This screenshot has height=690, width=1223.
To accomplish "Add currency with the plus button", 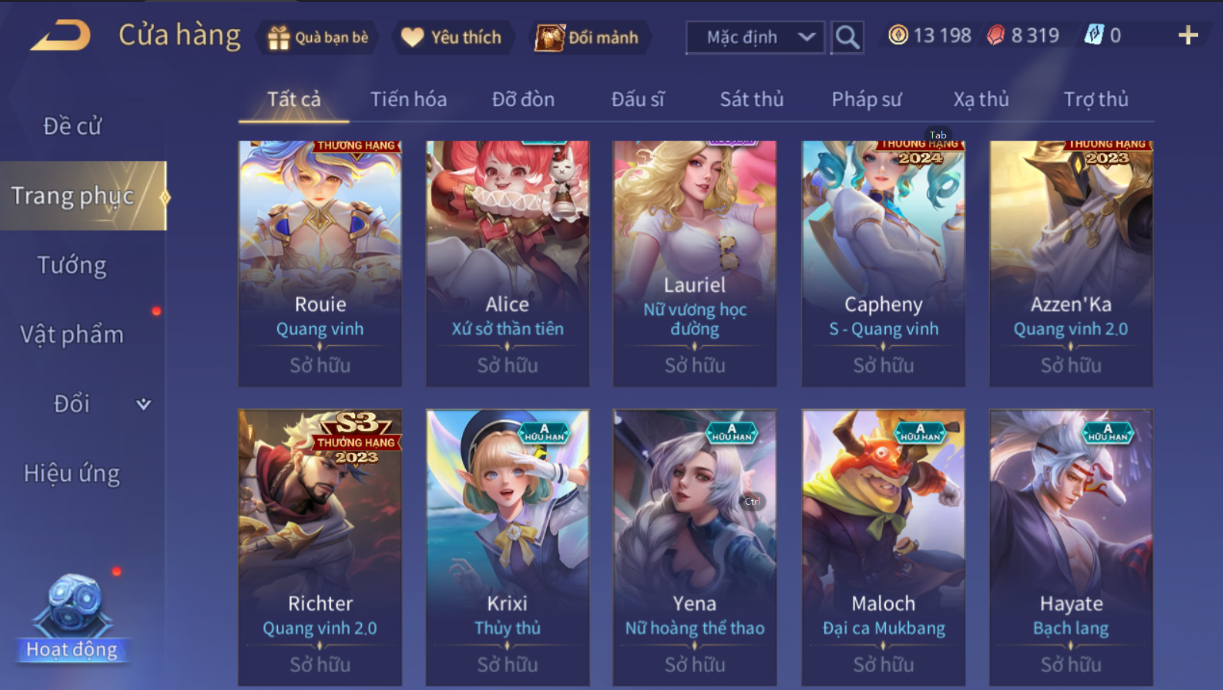I will 1187,36.
